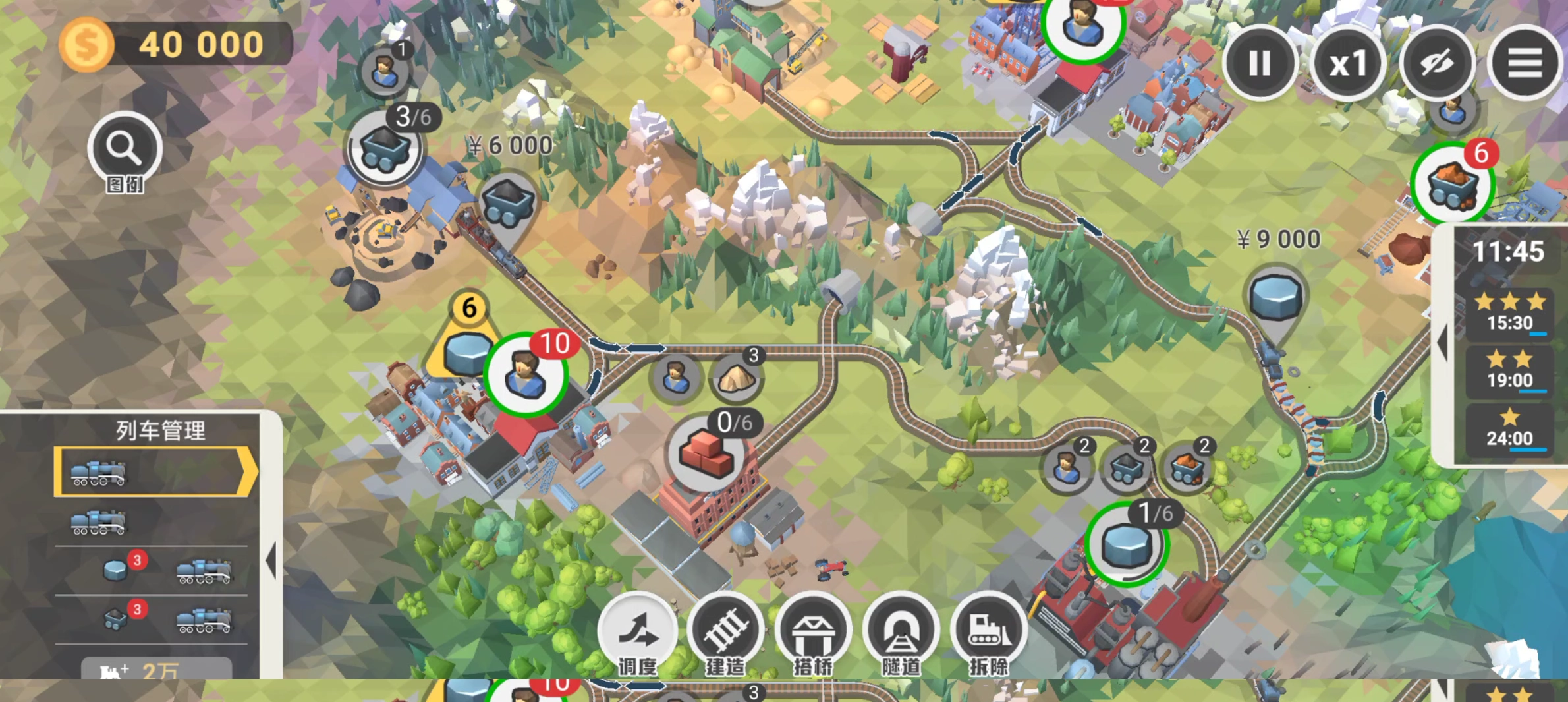Select the 调度 dispatch tool
This screenshot has height=702, width=1568.
637,634
